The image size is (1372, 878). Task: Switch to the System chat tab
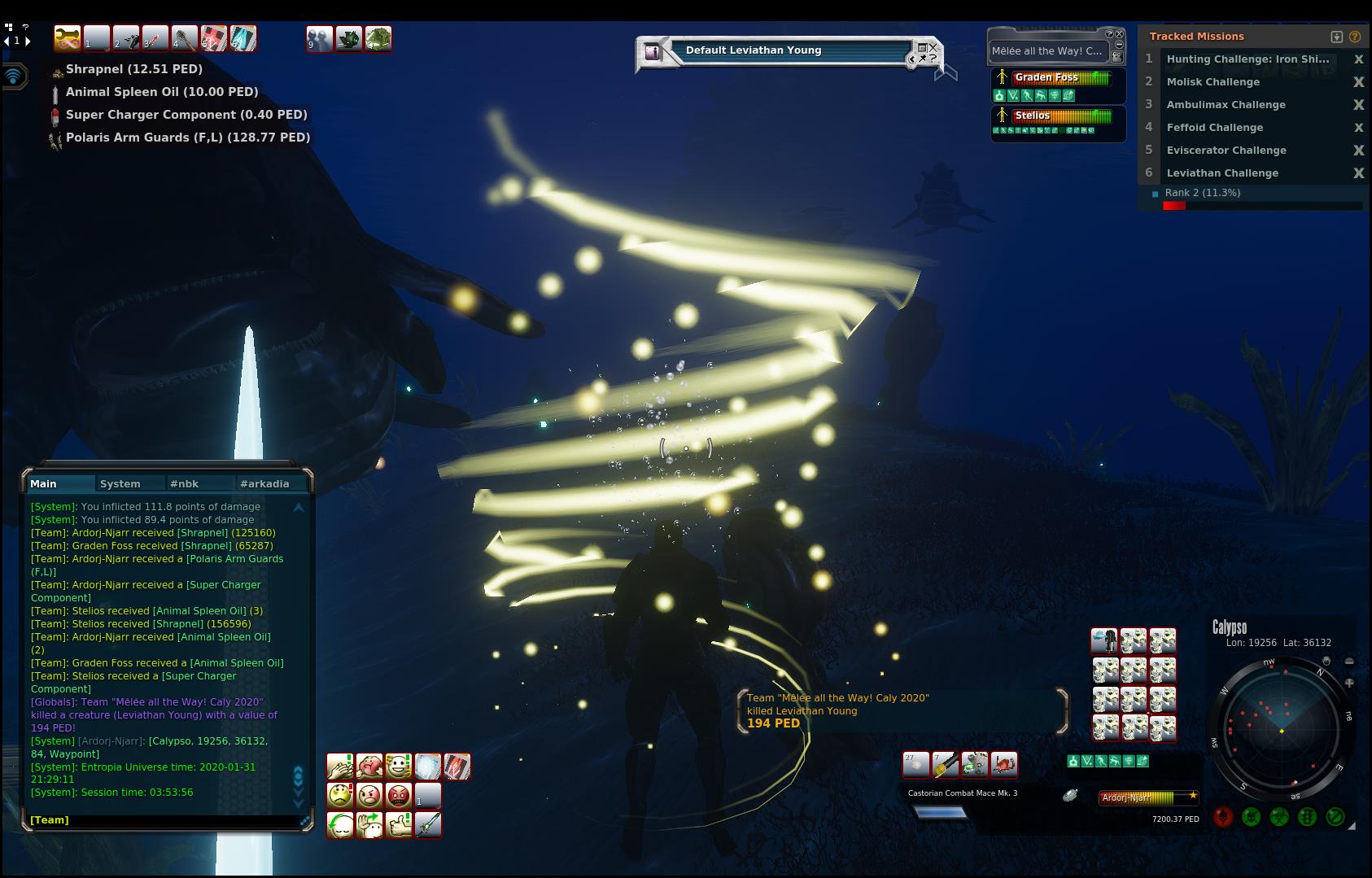point(120,483)
